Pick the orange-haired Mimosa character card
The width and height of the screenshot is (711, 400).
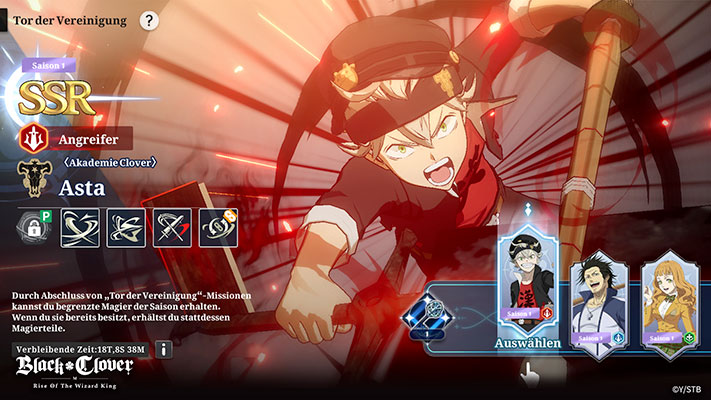[x=667, y=301]
